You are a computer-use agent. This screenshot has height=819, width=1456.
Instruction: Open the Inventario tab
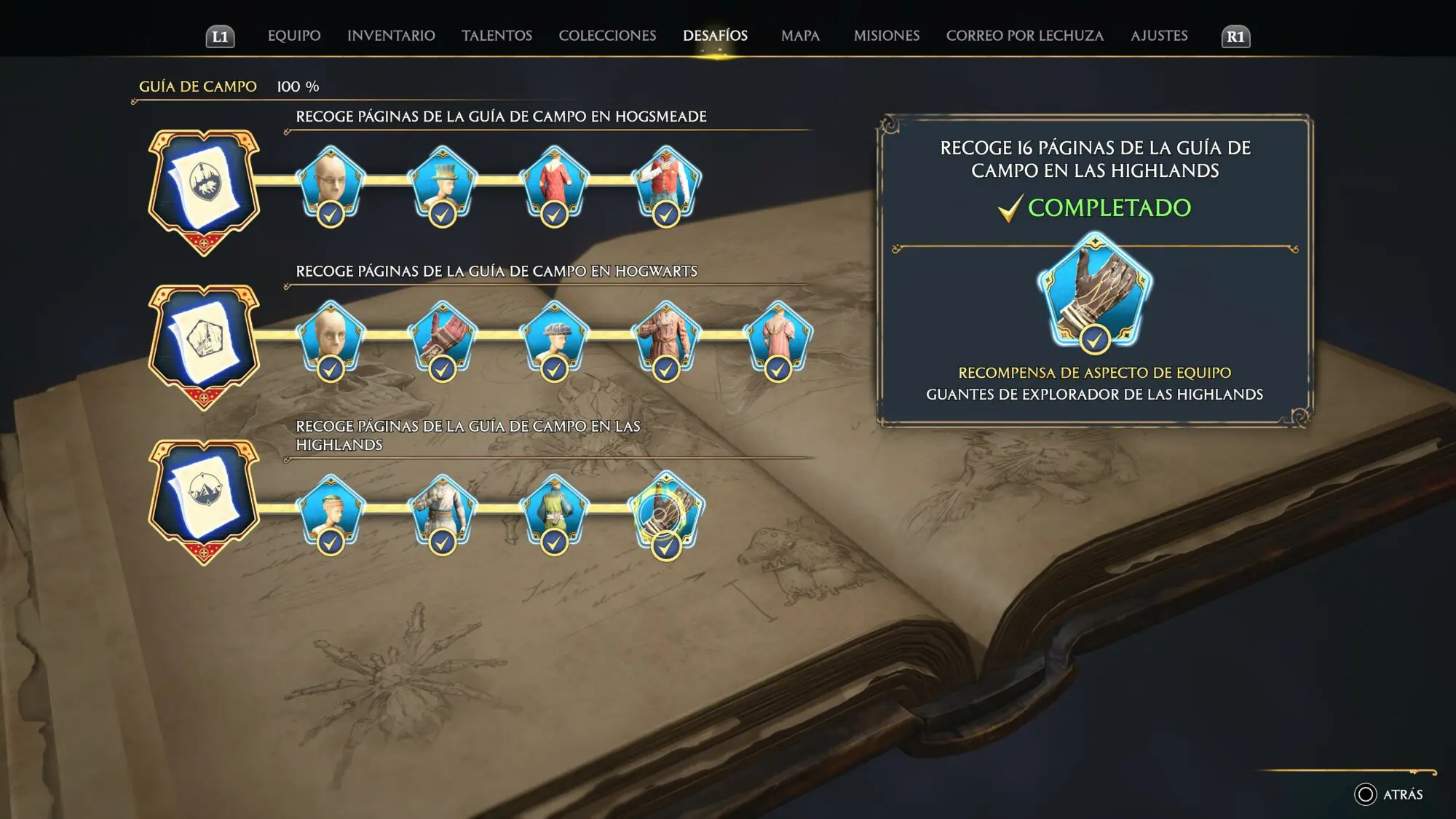pos(391,36)
